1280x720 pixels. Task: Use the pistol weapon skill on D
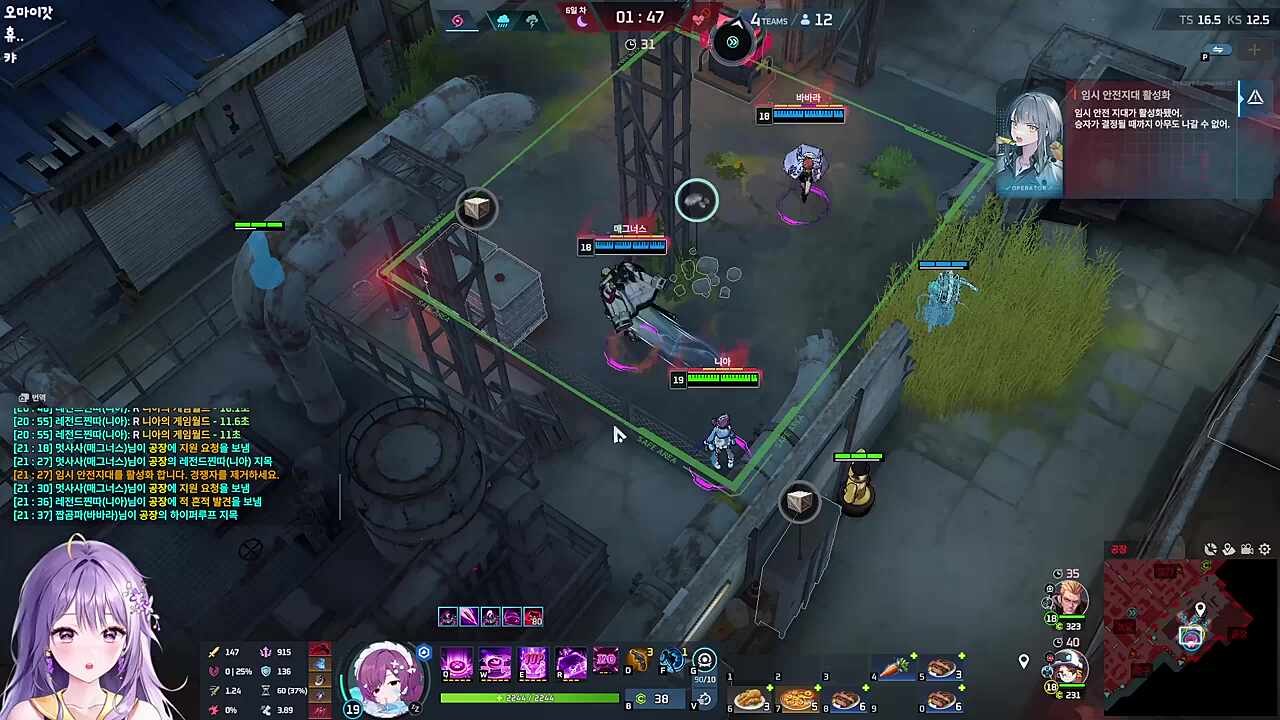[x=638, y=661]
